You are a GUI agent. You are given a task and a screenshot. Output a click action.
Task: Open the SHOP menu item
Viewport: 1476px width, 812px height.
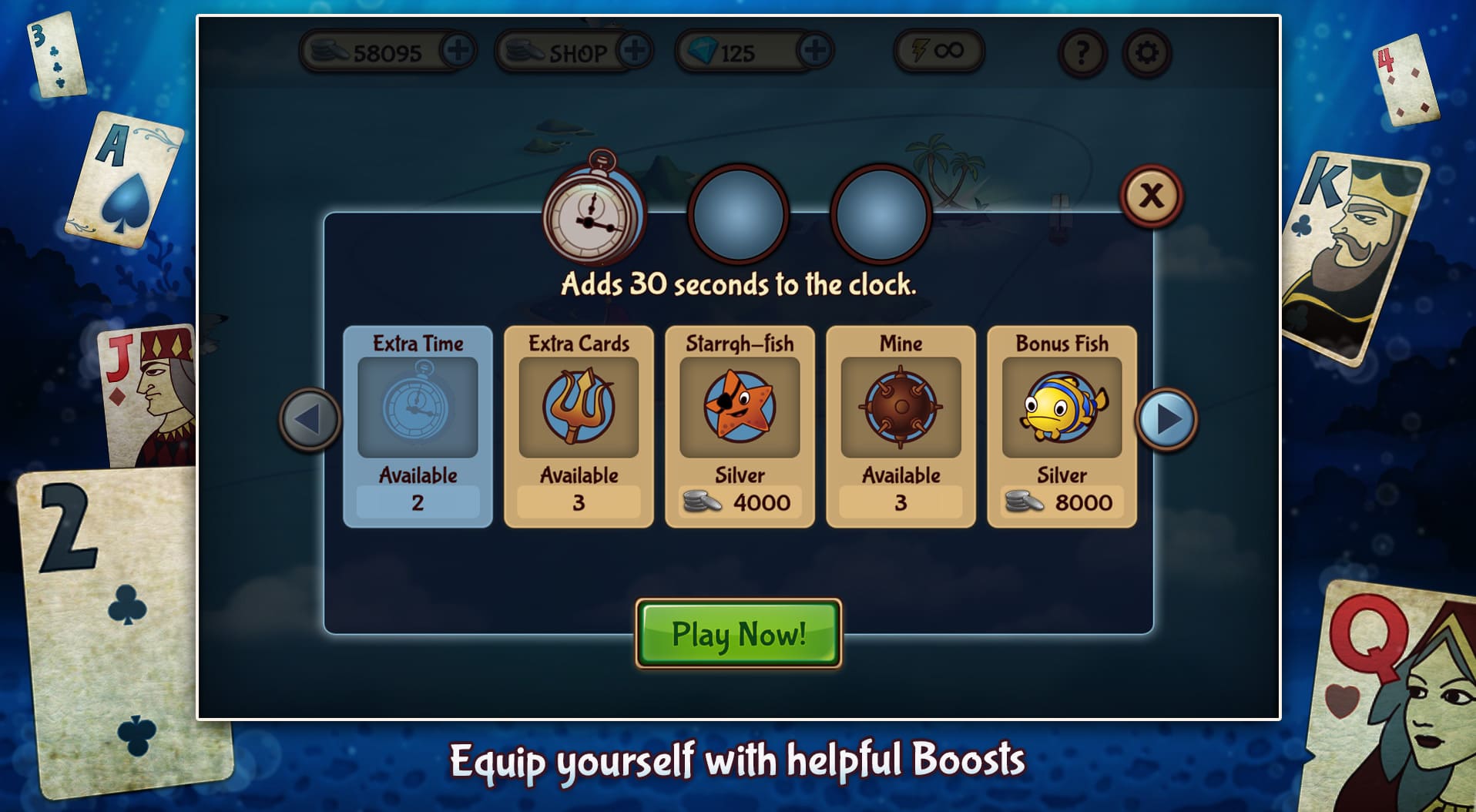click(x=575, y=53)
